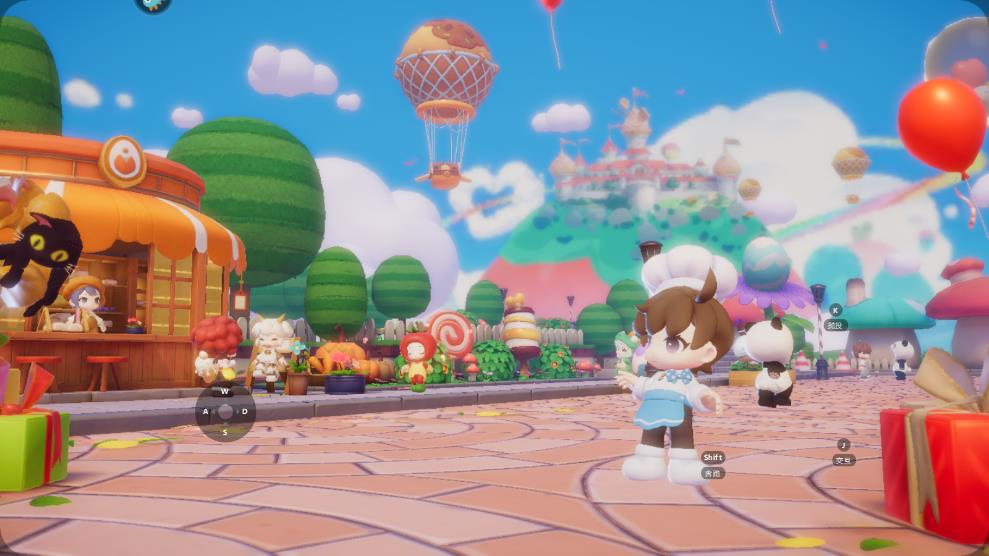
Task: Click the movement joystick's center knob
Action: click(x=225, y=411)
